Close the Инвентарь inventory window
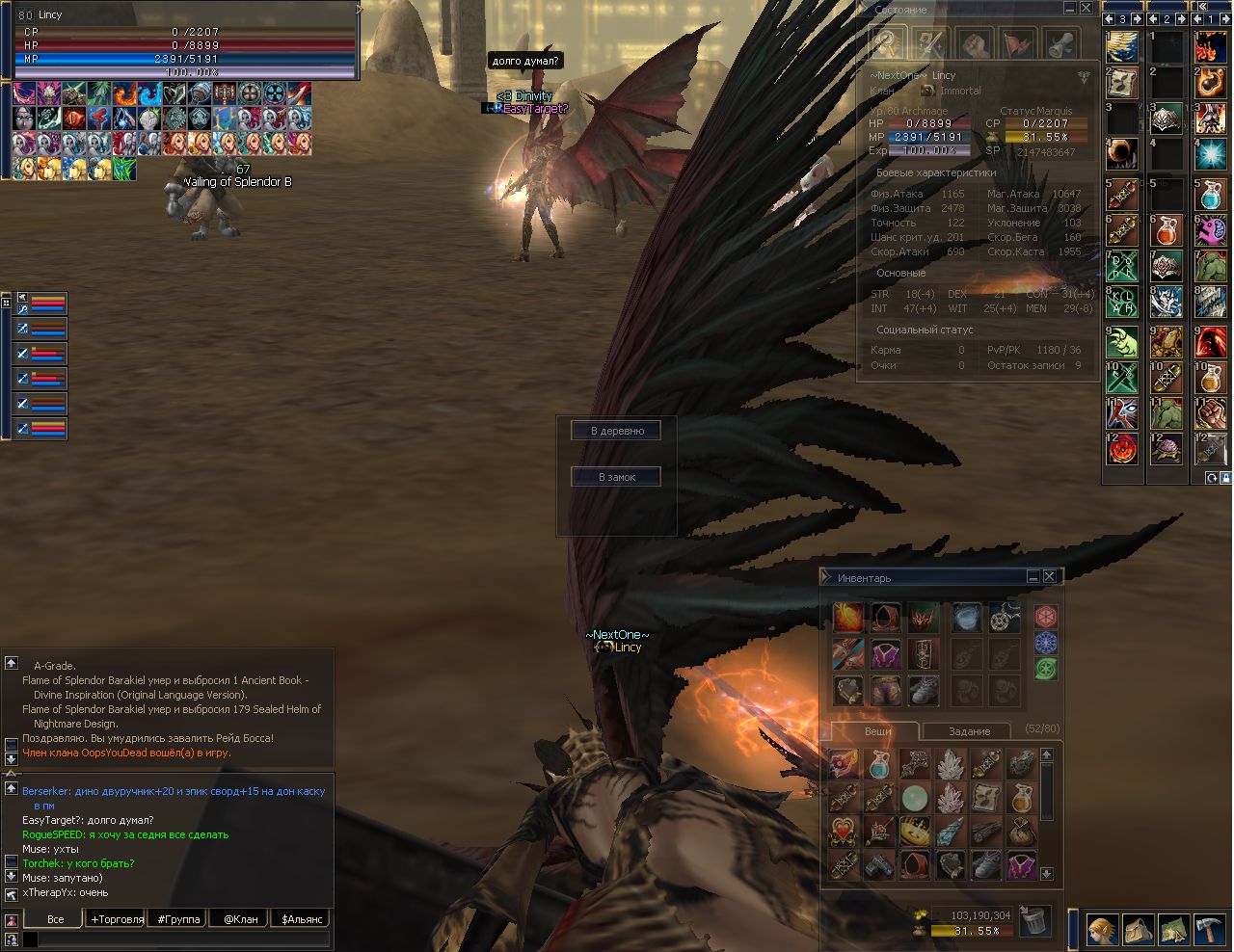 click(1050, 576)
